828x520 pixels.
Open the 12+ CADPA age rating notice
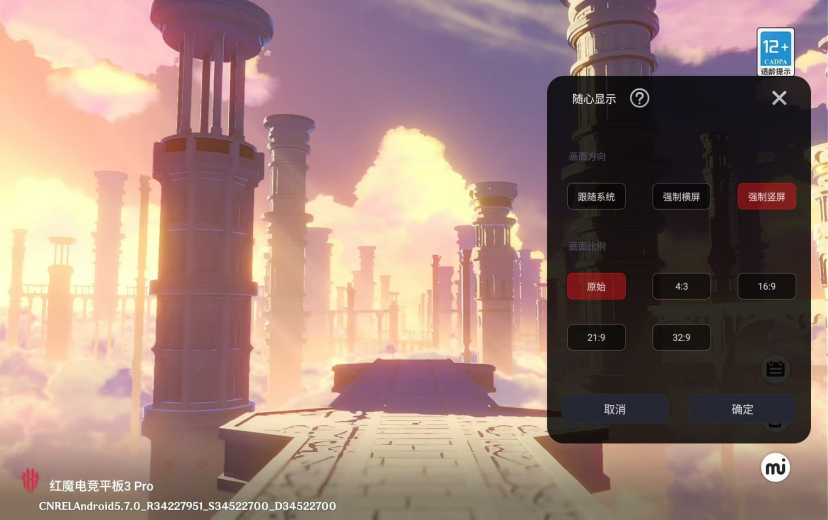(x=776, y=52)
